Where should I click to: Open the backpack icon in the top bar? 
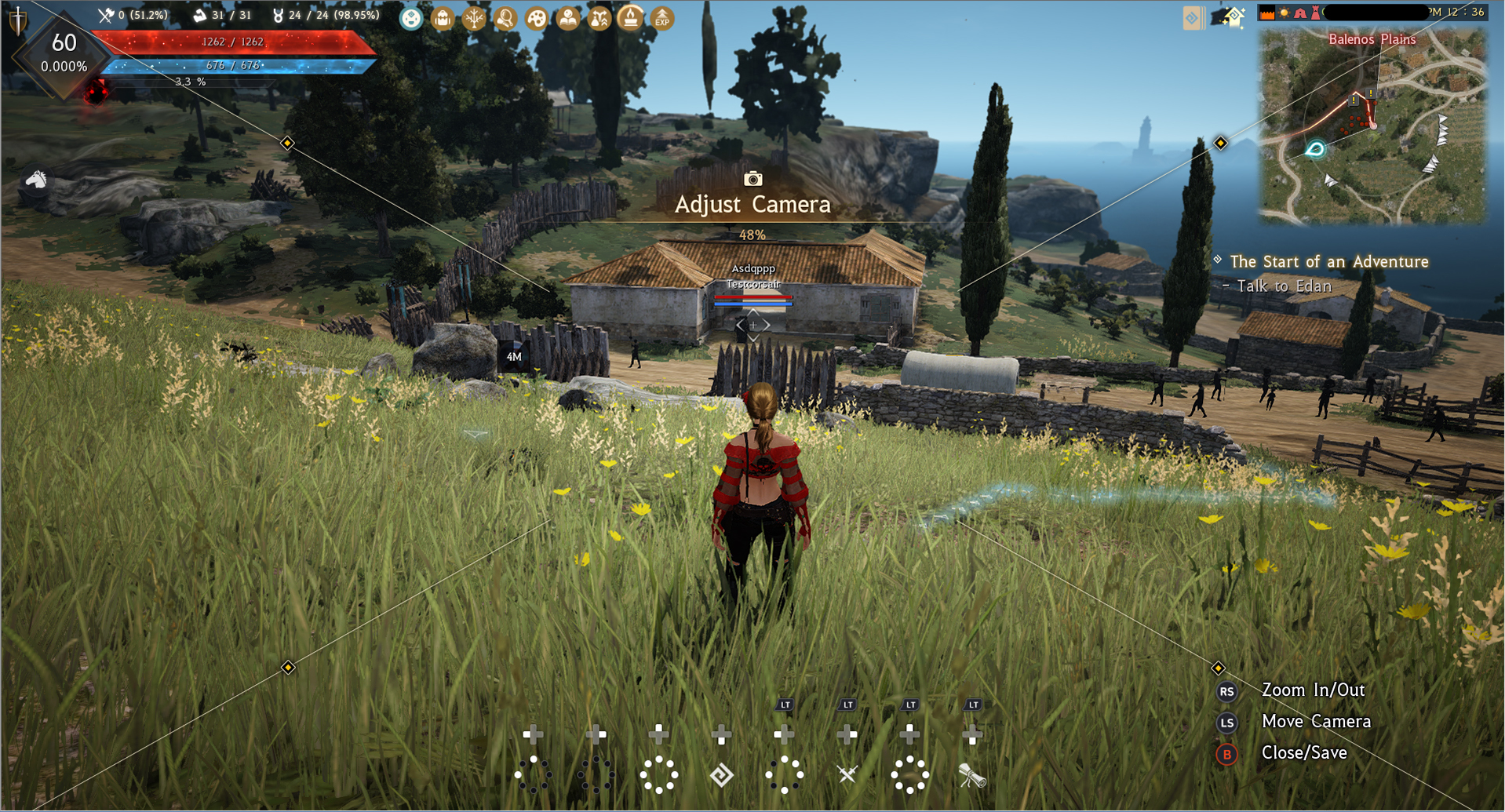coord(443,18)
